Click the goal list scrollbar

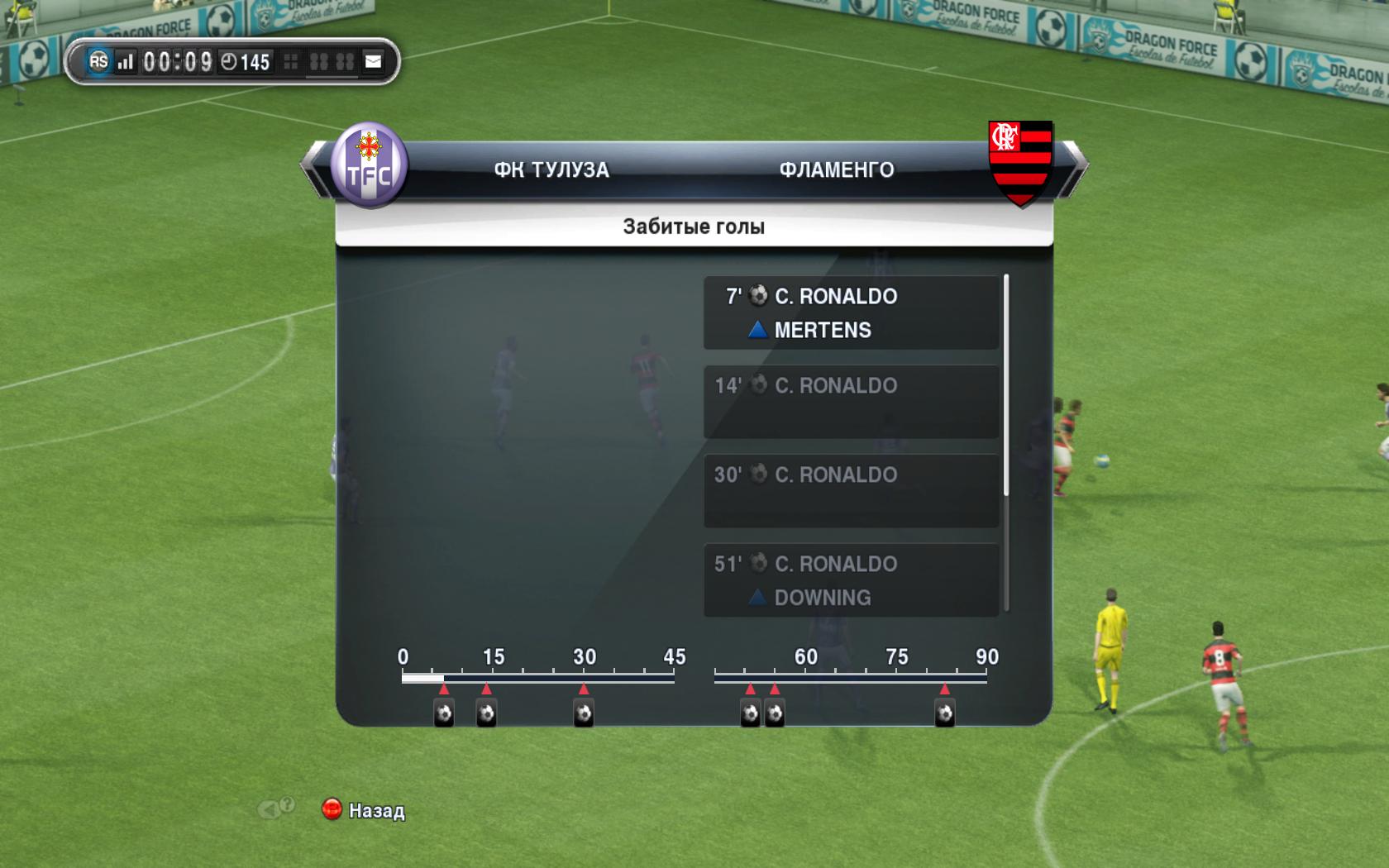coord(1006,386)
